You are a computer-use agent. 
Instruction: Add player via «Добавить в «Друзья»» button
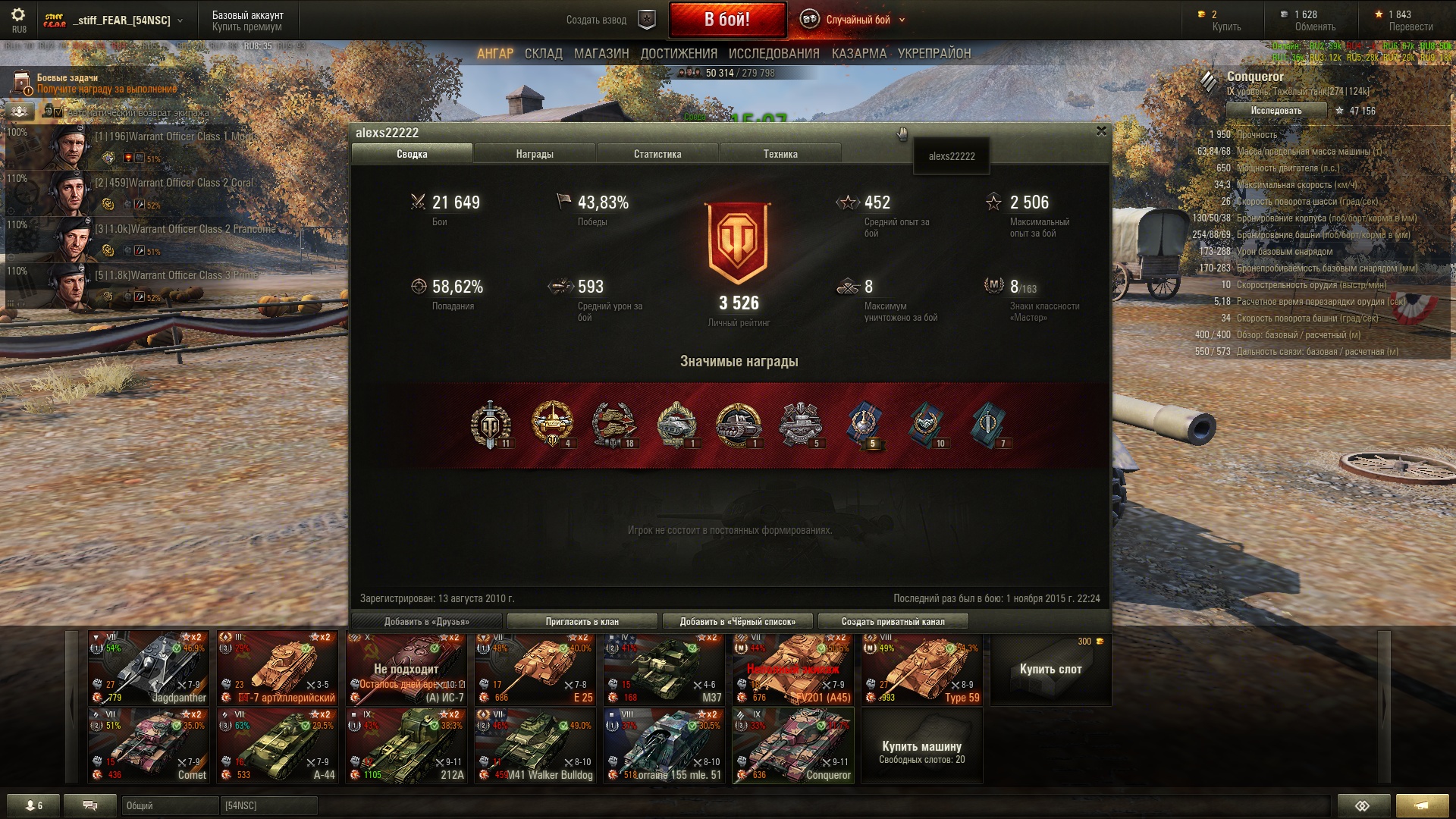[x=427, y=622]
